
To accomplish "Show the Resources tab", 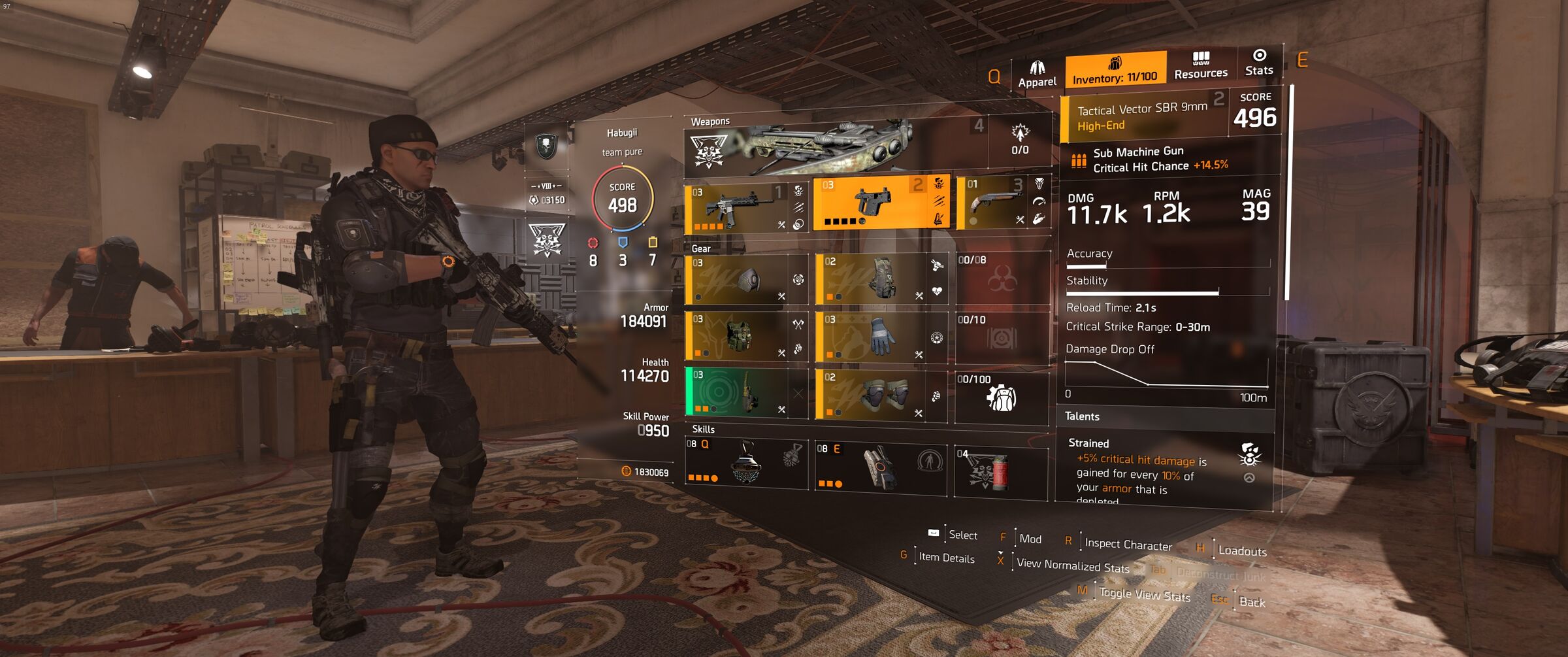I will (x=1200, y=65).
